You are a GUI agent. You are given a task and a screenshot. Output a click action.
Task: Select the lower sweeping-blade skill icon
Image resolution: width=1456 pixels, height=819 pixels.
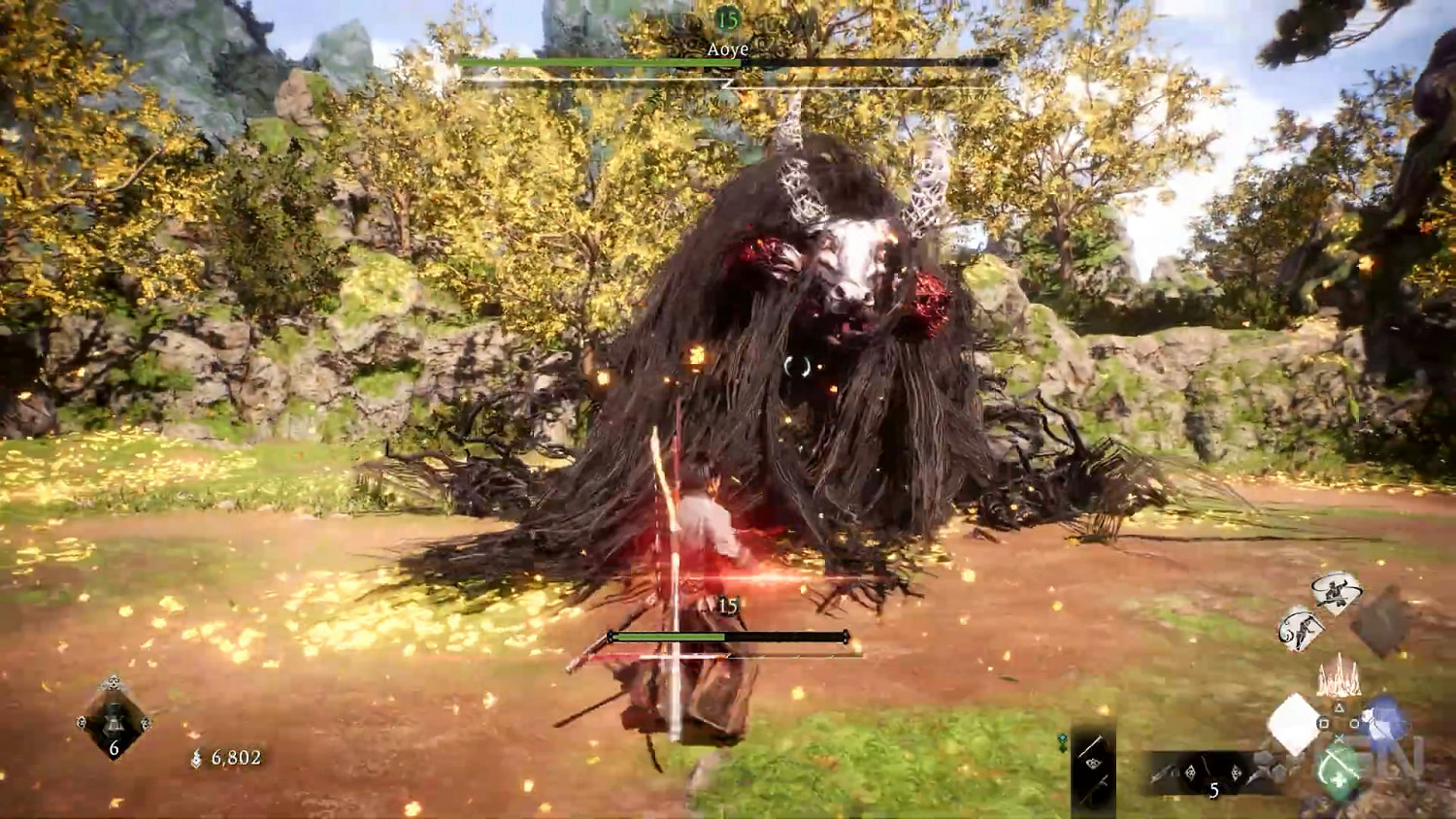[x=1298, y=628]
